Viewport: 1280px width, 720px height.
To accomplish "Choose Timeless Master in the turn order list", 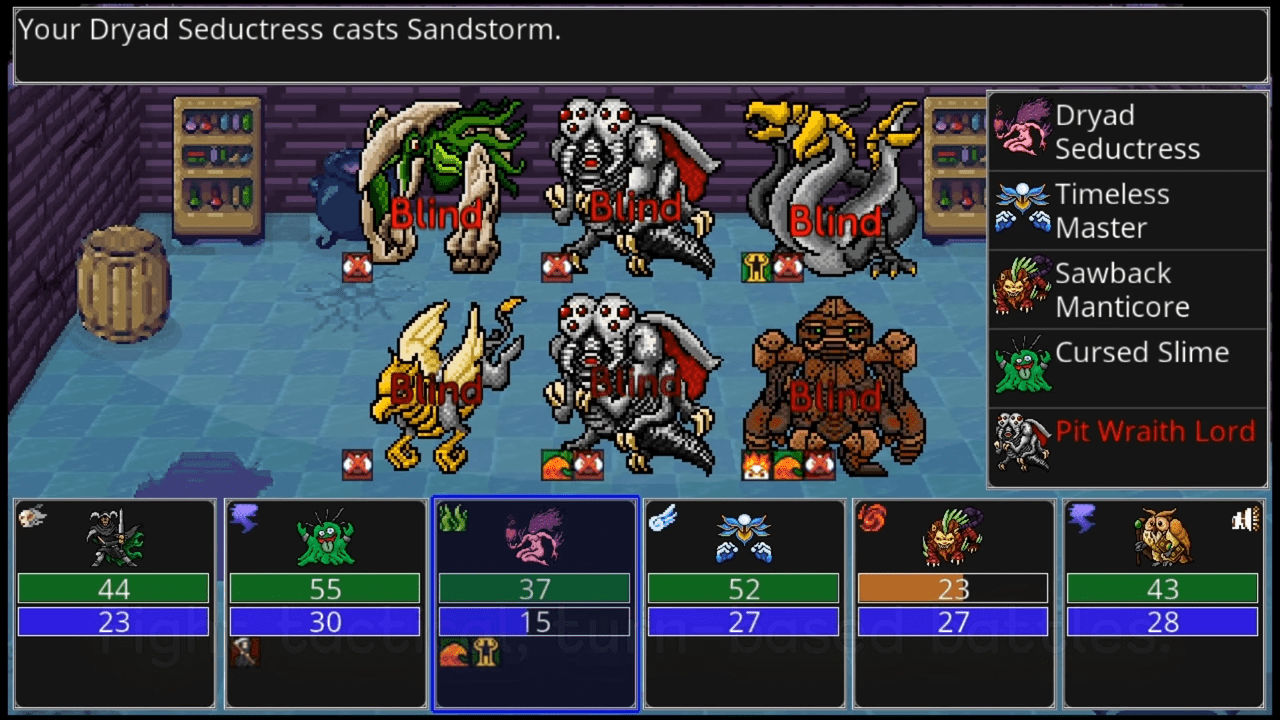I will (x=1126, y=211).
